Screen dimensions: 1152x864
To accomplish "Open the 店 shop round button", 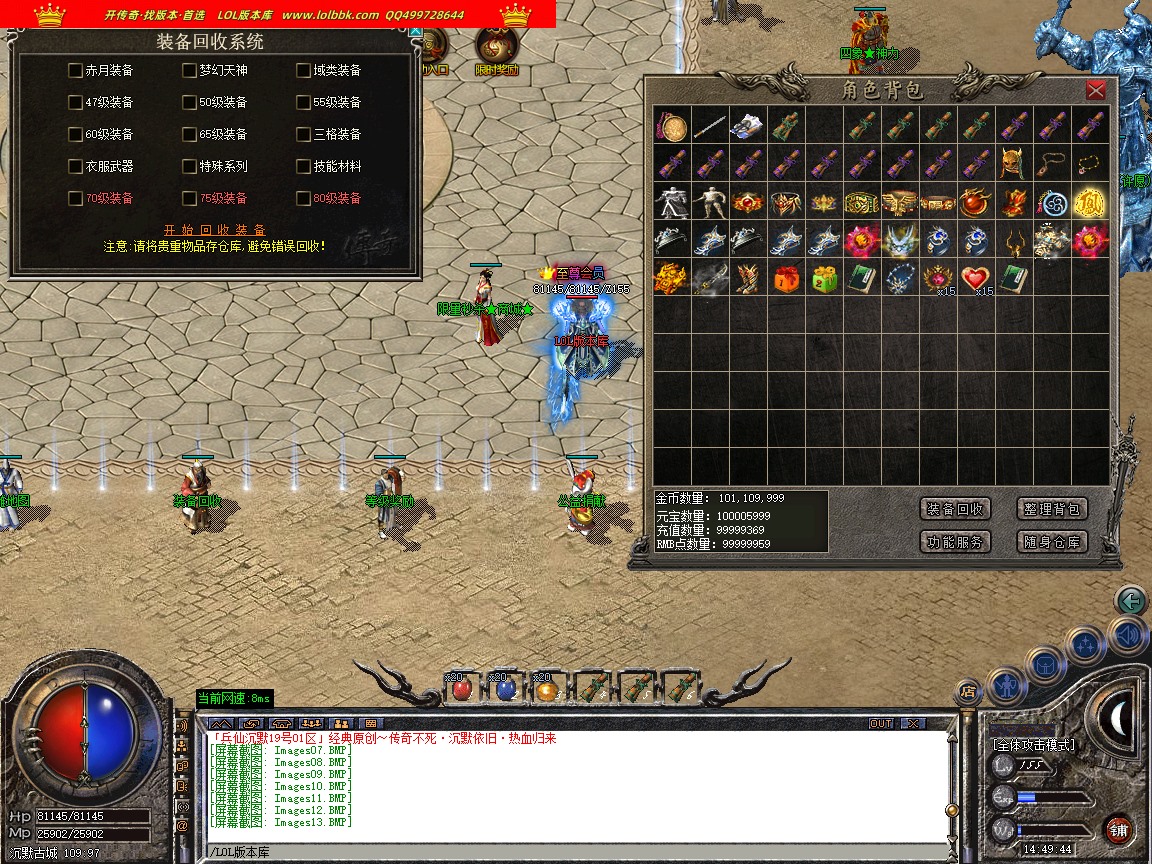I will 967,690.
